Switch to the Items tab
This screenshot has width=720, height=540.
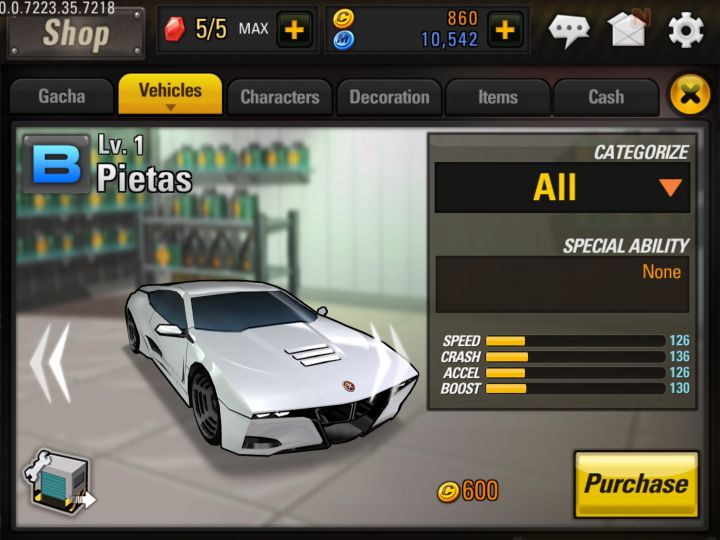(497, 97)
